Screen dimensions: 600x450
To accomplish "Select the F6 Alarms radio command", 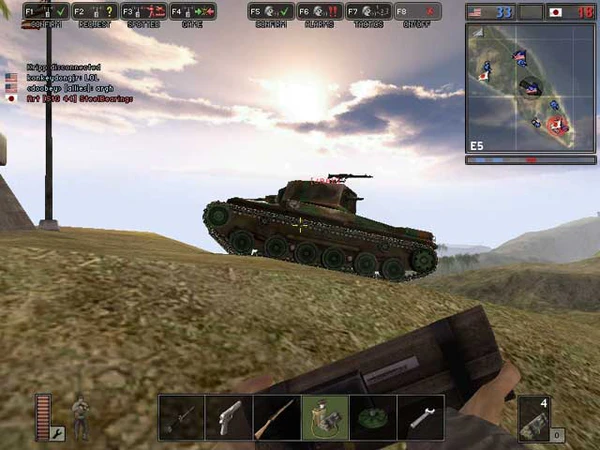I will coord(320,12).
